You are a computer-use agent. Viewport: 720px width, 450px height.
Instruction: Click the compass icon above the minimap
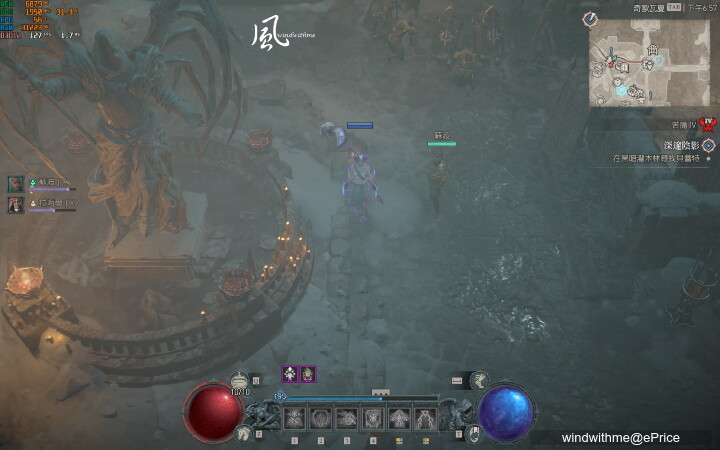[590, 19]
